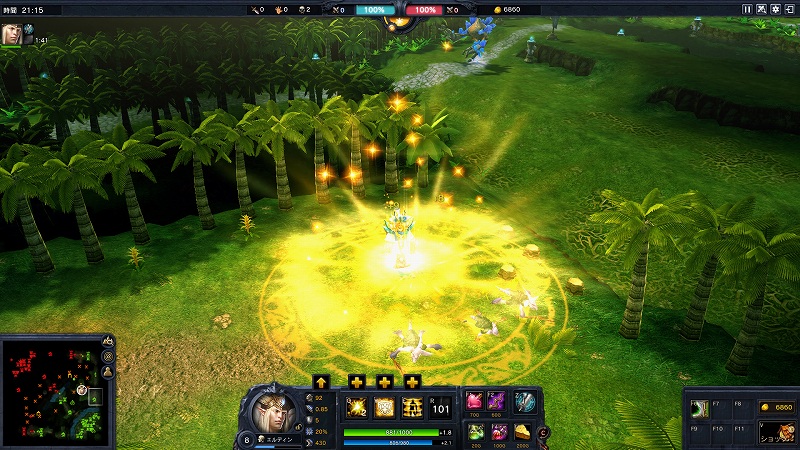This screenshot has height=450, width=800.
Task: Activate the starburst Q ability
Action: click(x=356, y=406)
